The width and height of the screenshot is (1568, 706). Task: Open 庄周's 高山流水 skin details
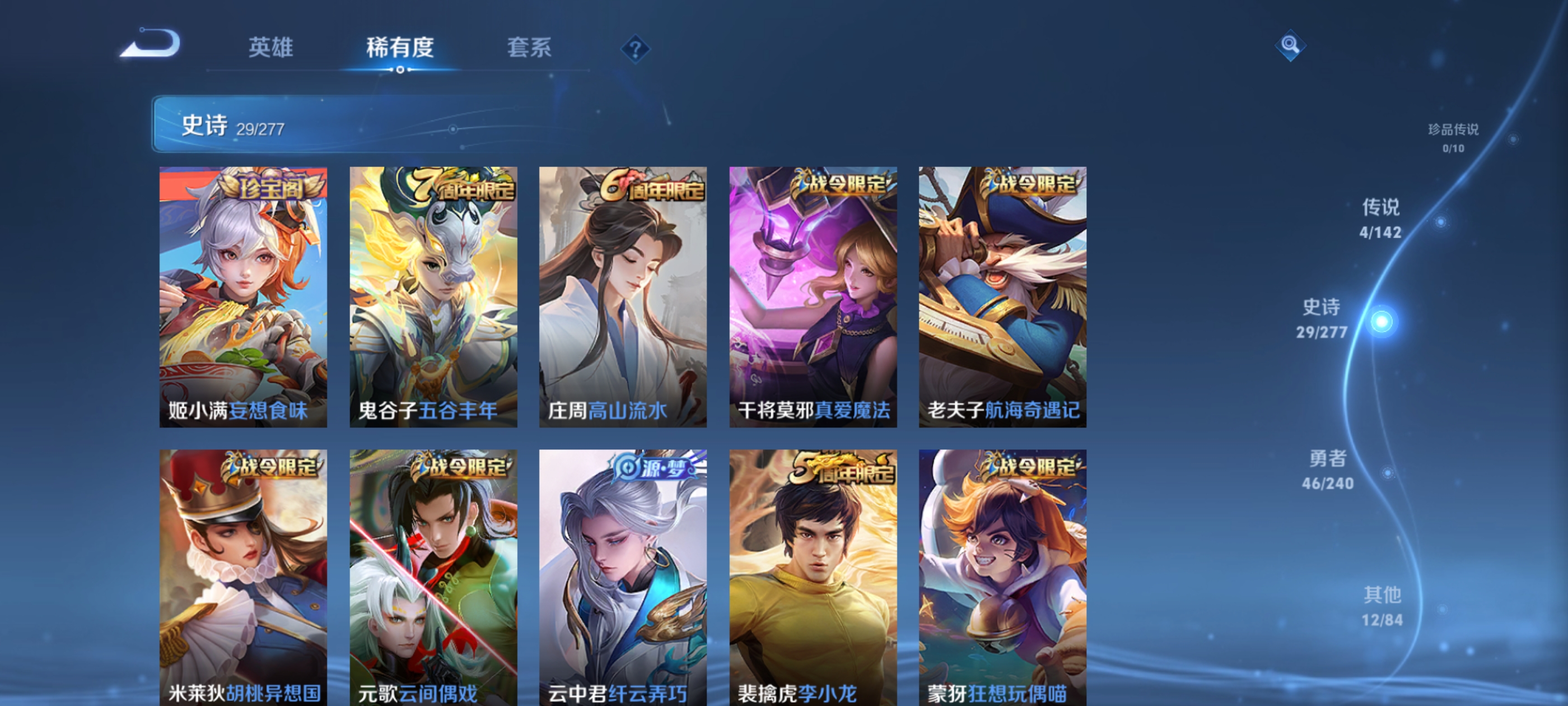(623, 299)
